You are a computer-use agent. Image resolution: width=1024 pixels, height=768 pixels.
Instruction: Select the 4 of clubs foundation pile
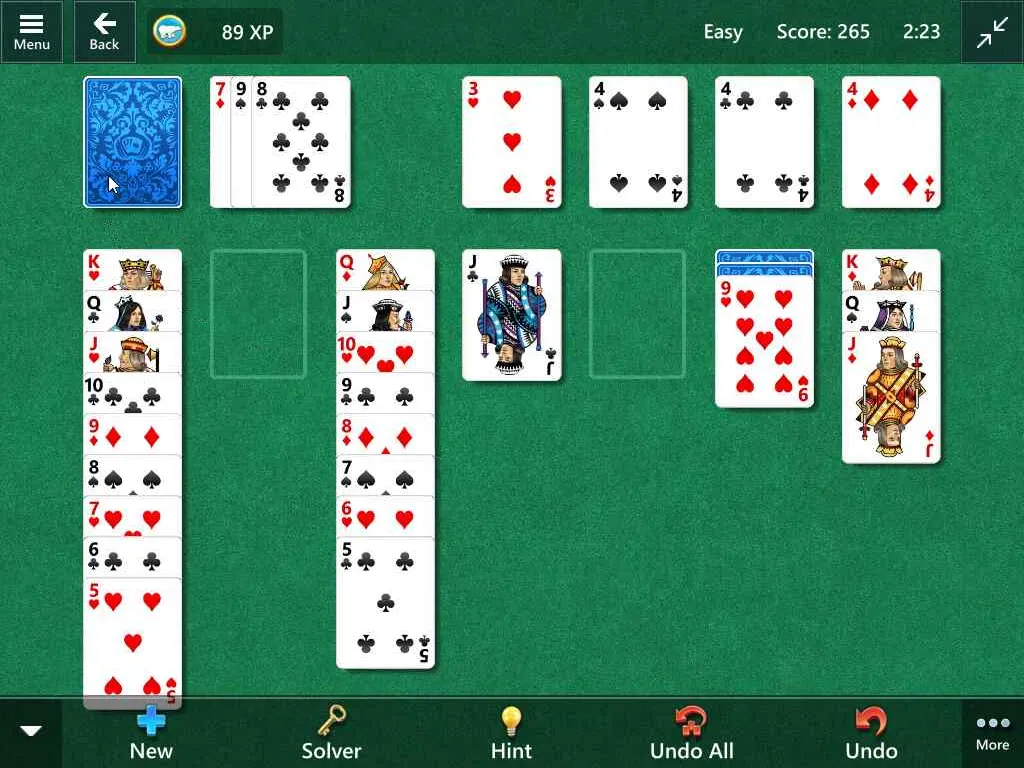pyautogui.click(x=765, y=142)
